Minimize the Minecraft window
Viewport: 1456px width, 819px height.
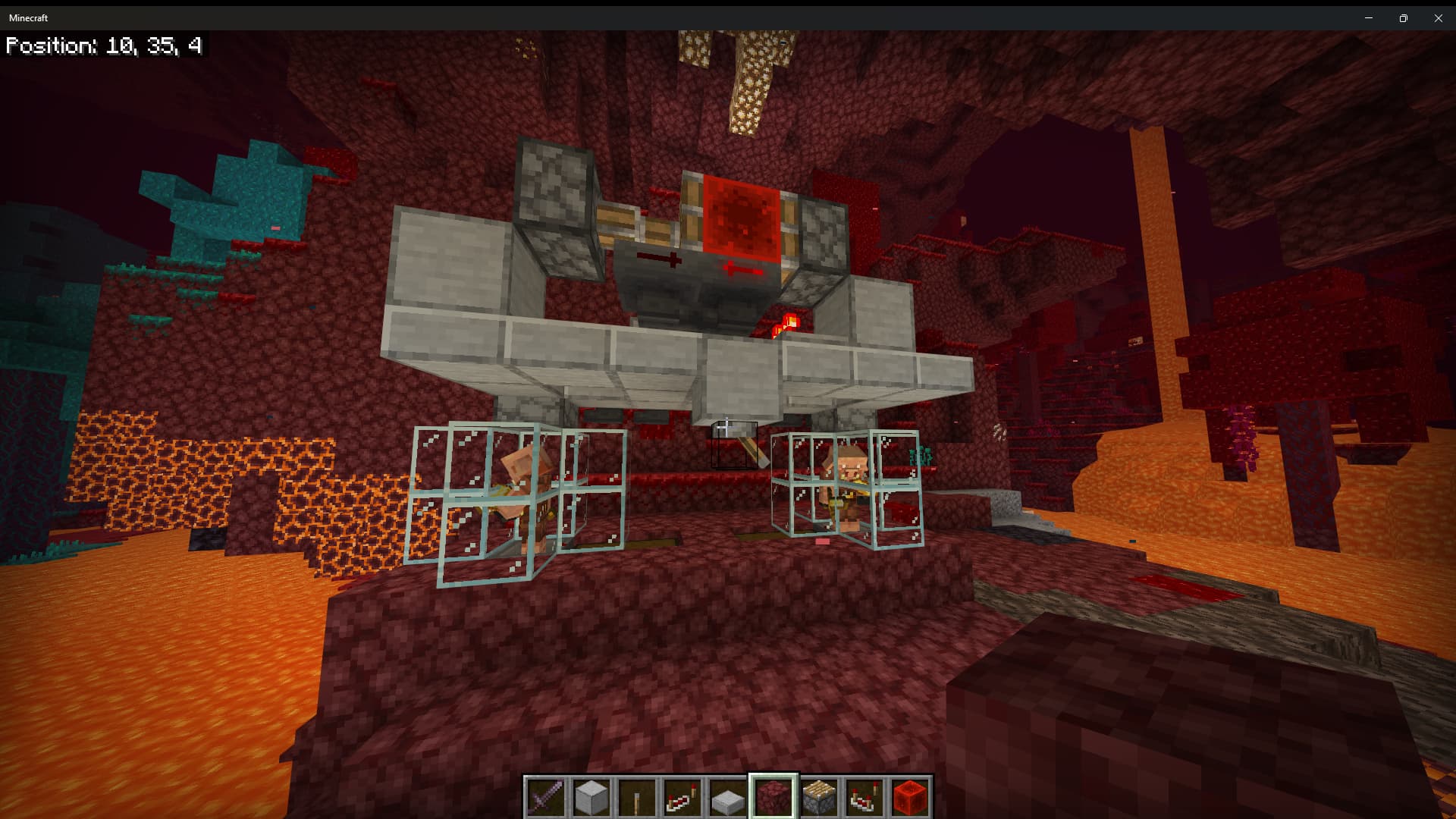pyautogui.click(x=1369, y=17)
